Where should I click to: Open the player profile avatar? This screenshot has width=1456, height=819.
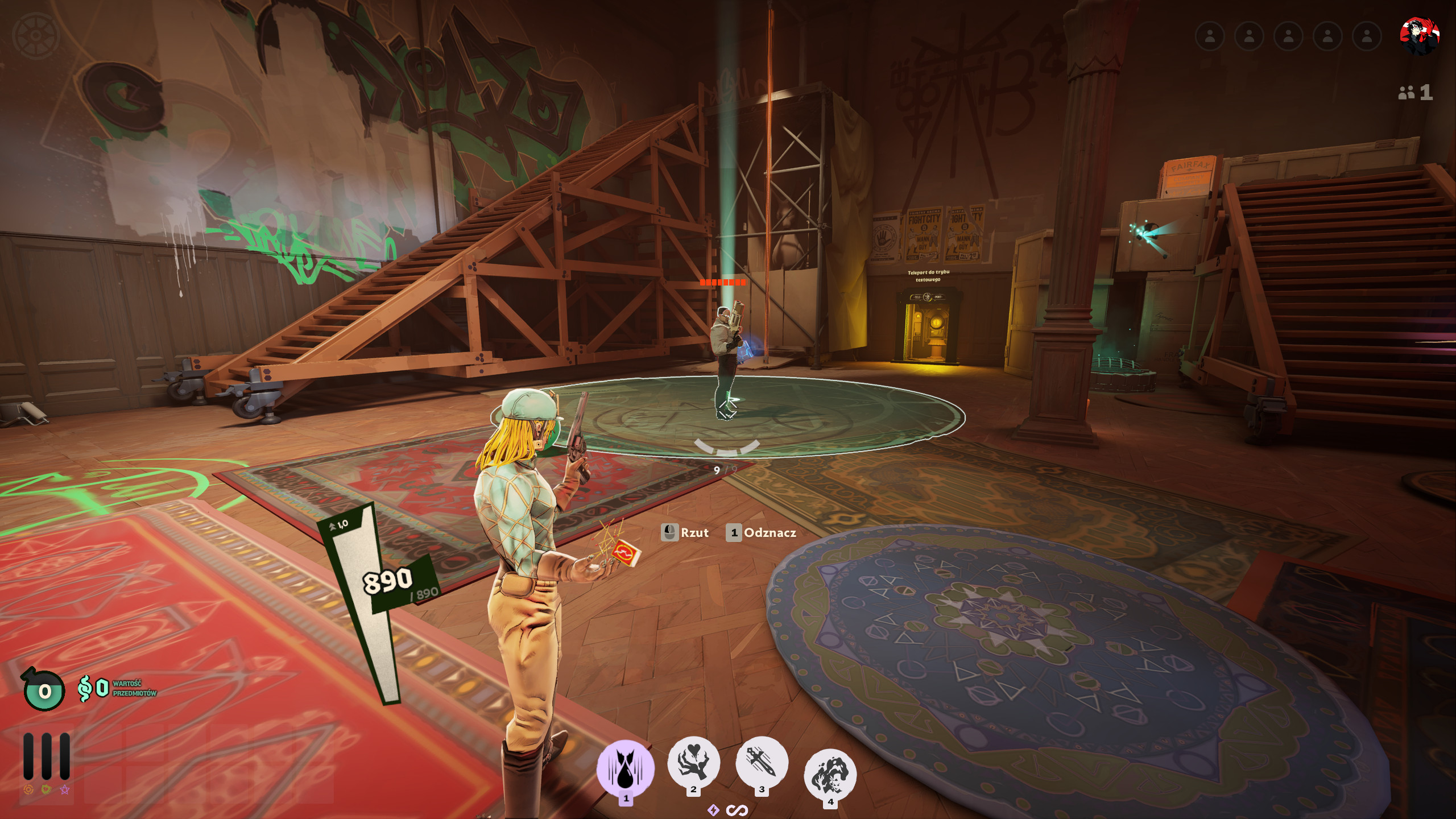click(1419, 36)
